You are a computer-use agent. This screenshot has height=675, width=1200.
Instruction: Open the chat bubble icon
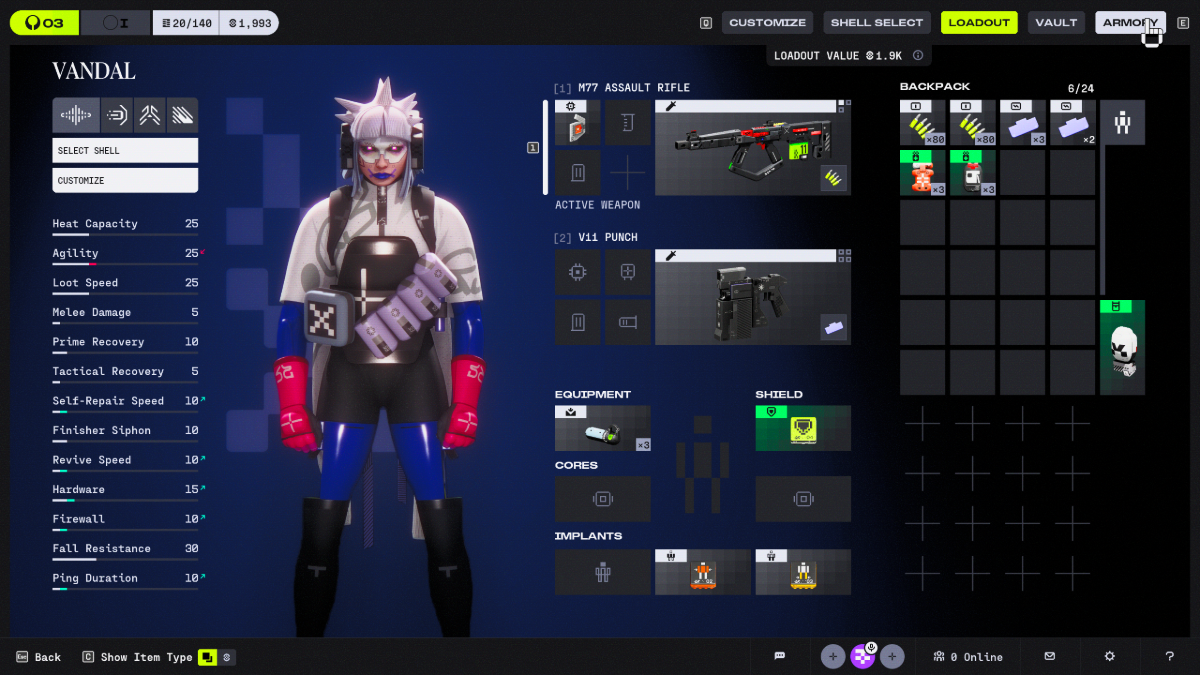coord(780,657)
